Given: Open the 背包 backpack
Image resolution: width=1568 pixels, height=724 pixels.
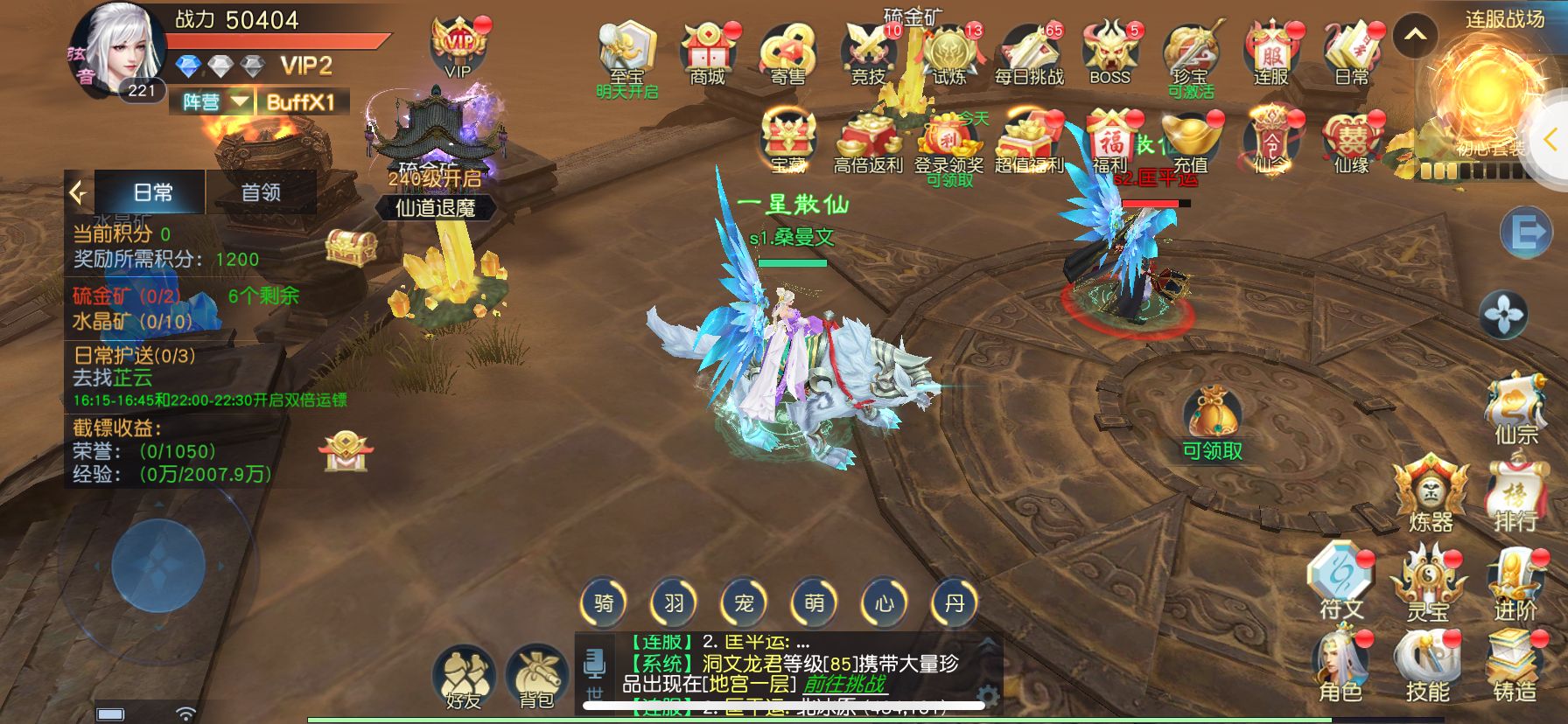Looking at the screenshot, I should point(535,677).
